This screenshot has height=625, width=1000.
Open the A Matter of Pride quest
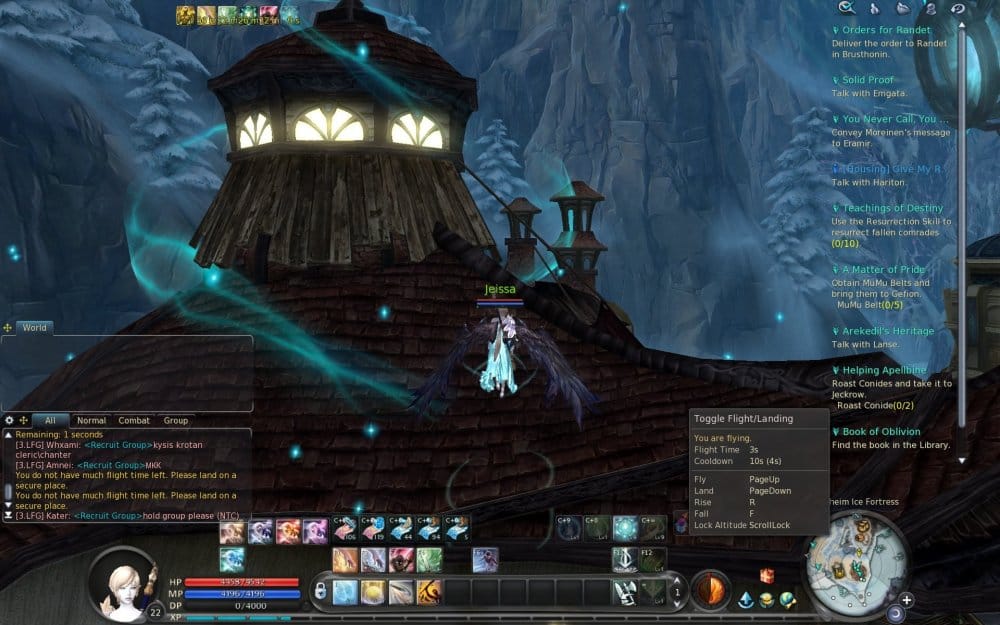[883, 270]
